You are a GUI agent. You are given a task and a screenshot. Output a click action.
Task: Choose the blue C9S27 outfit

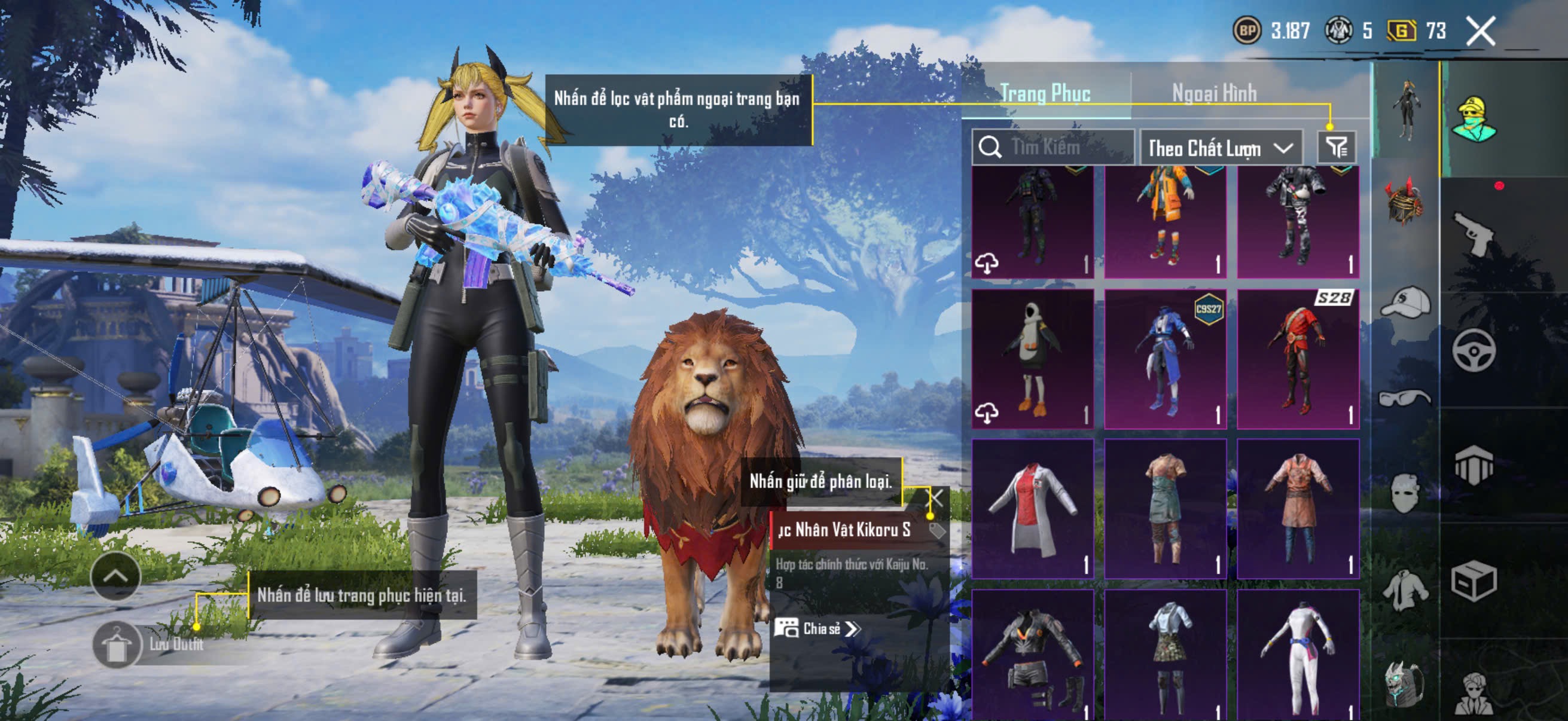tap(1165, 359)
